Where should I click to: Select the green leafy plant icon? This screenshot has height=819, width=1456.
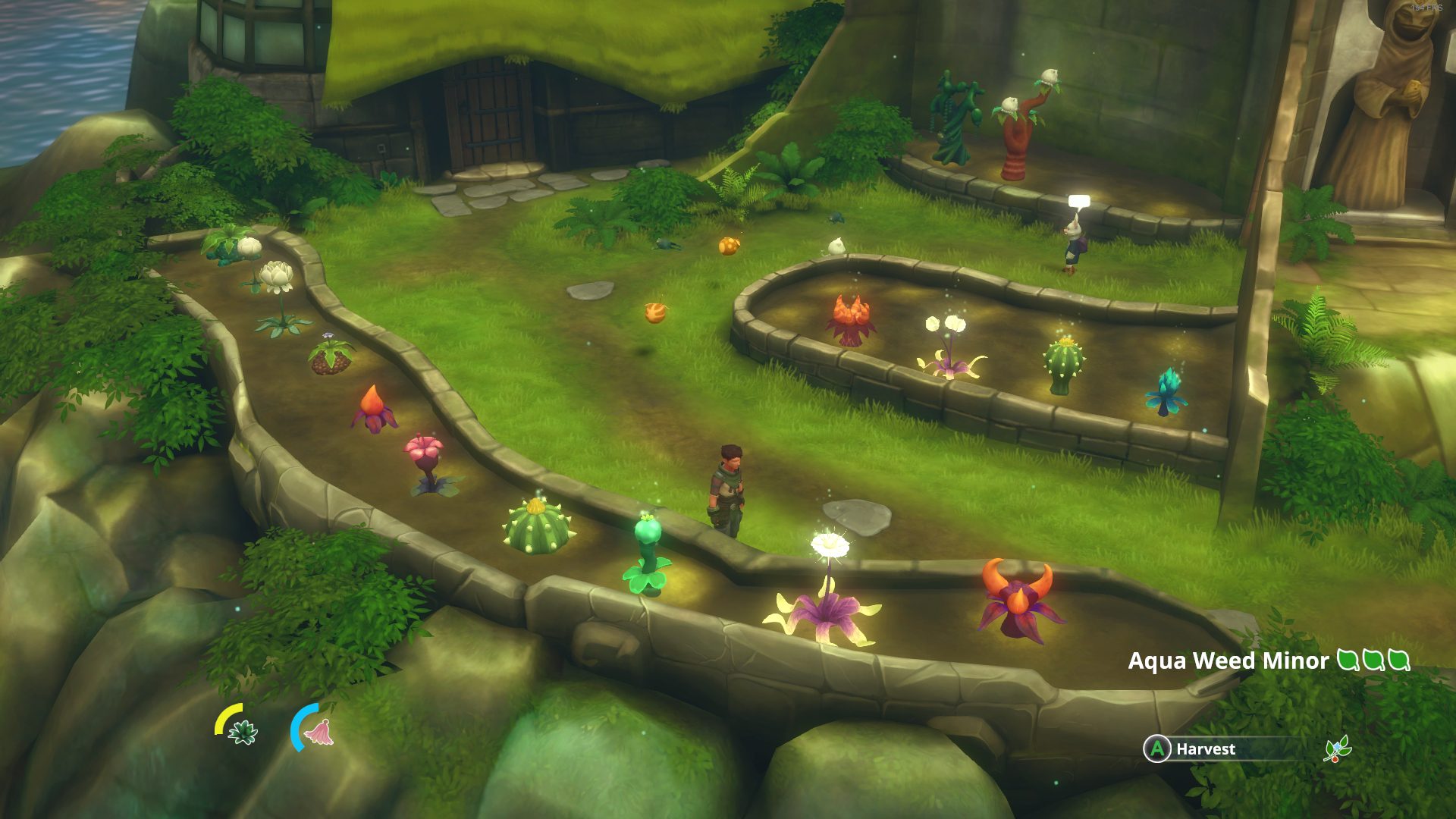(243, 732)
